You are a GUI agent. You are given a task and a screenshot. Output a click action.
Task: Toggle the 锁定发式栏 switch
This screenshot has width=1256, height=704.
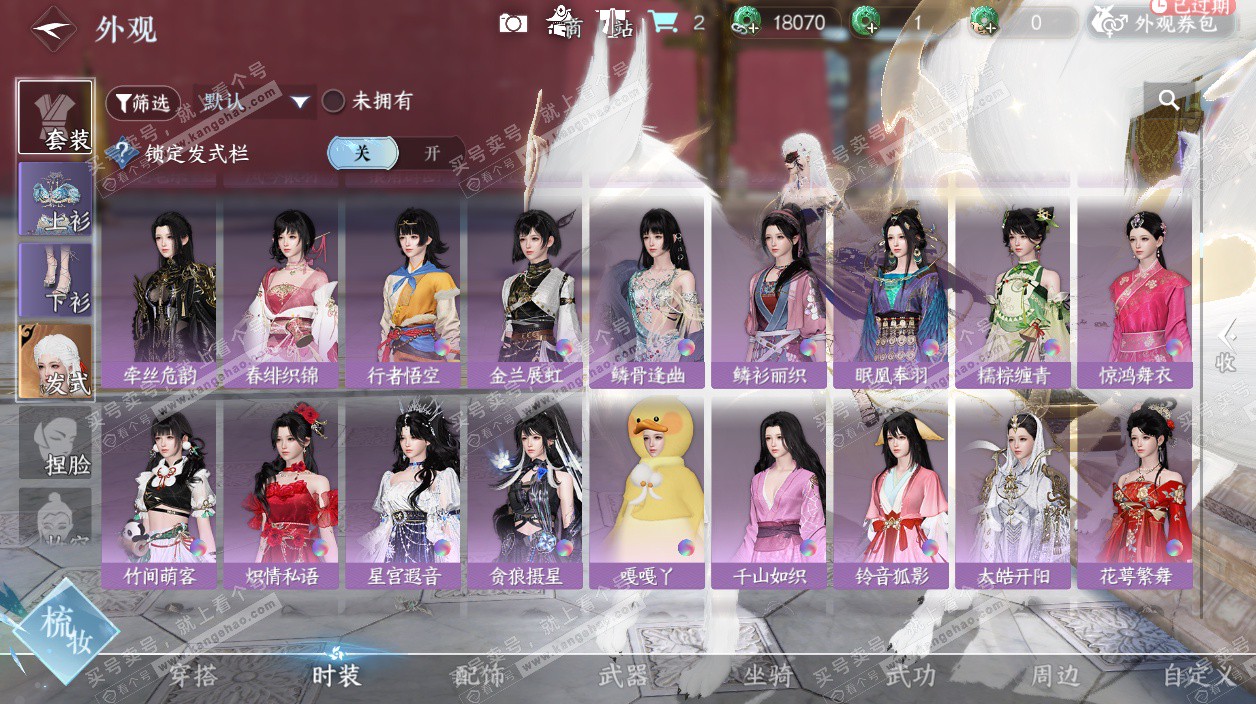click(395, 153)
